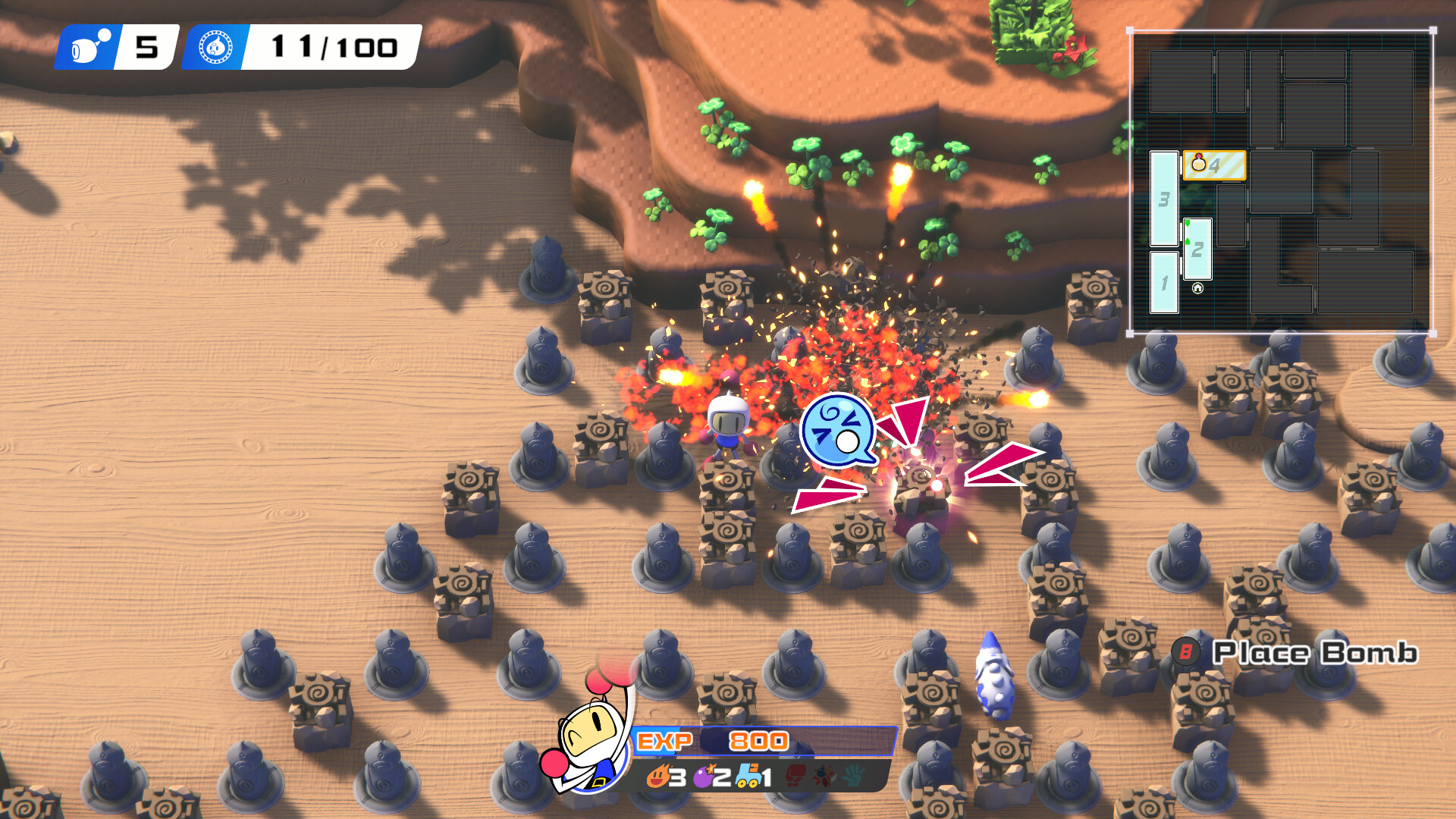Toggle the green player dot on minimap
This screenshot has height=819, width=1456.
[1188, 224]
